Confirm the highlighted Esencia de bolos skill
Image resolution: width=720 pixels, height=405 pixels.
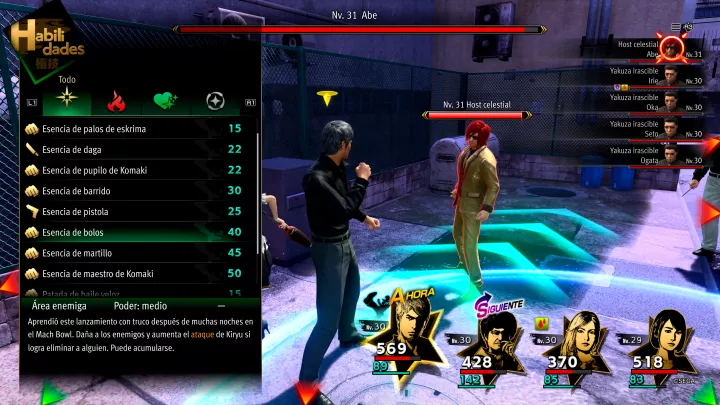click(130, 232)
